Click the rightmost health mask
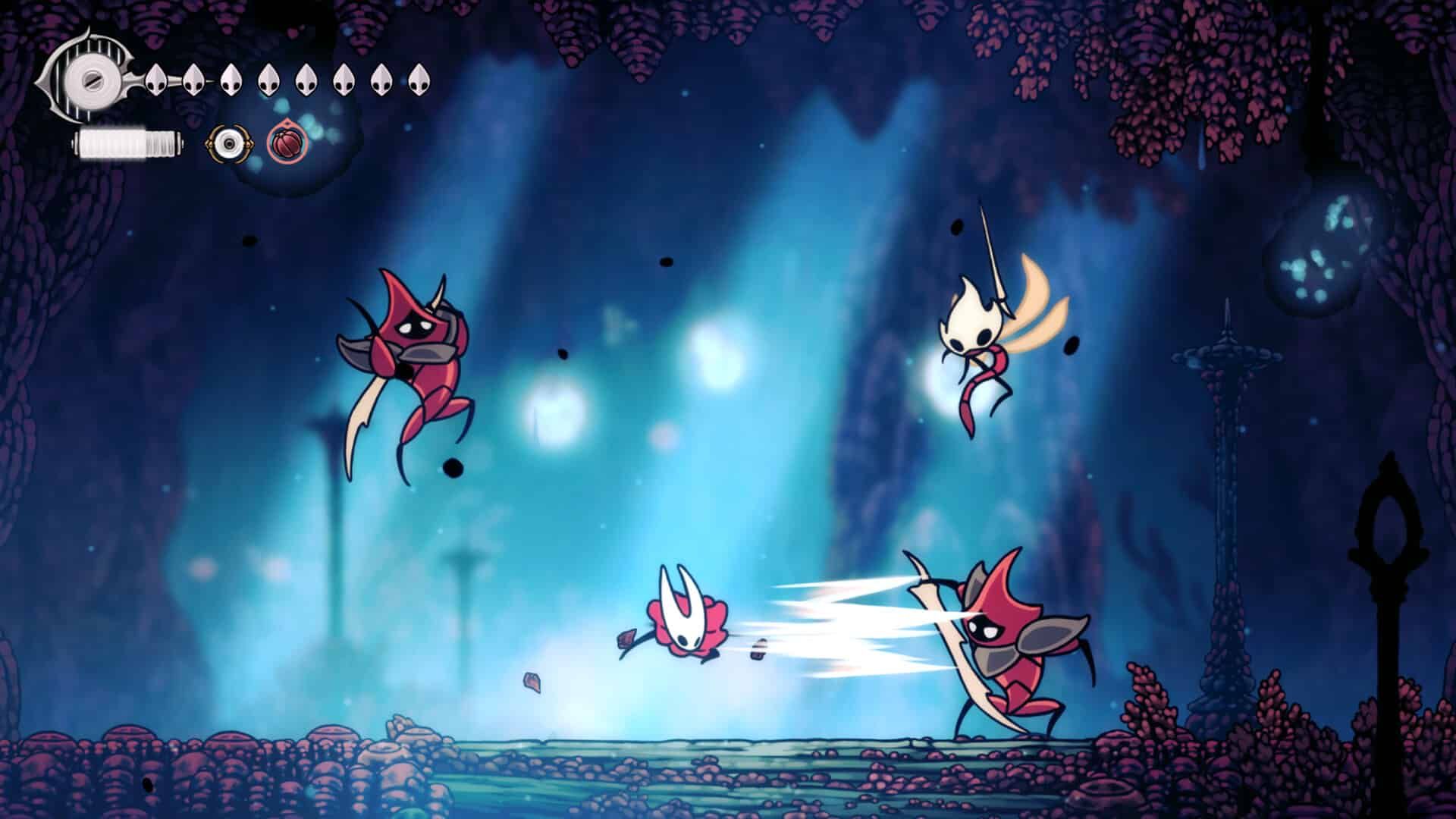 [x=418, y=78]
